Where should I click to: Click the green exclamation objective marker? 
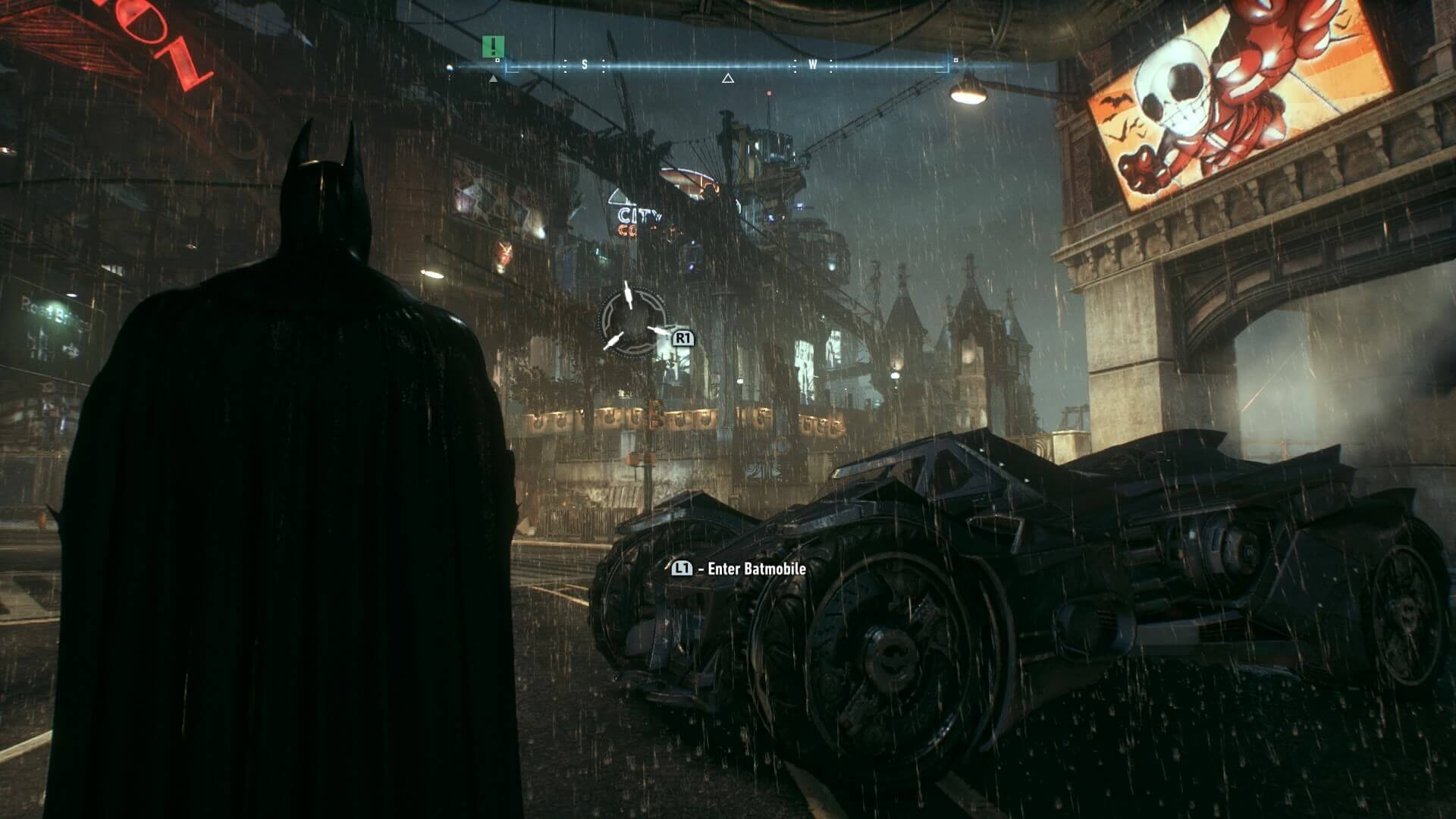point(492,46)
